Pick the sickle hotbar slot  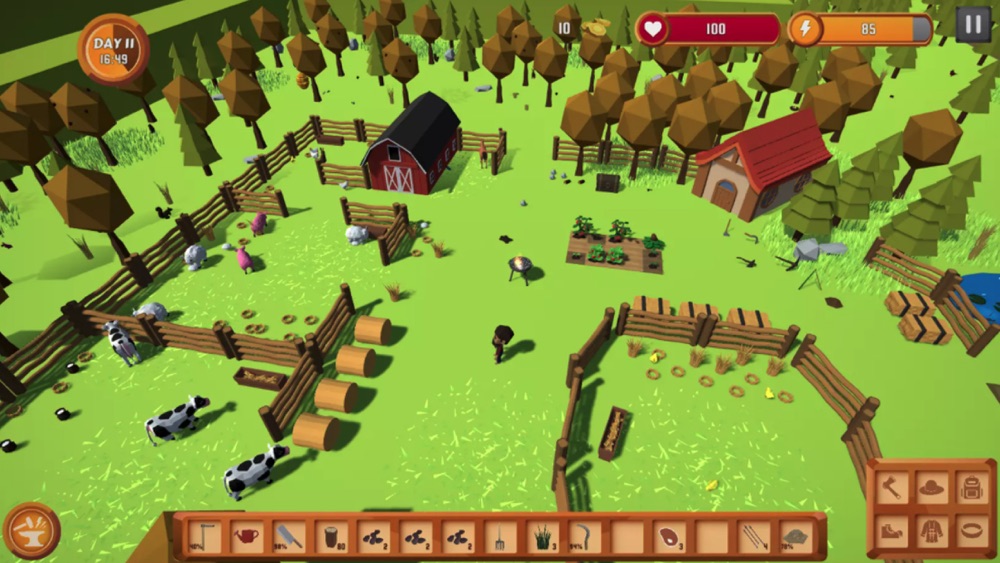click(585, 536)
